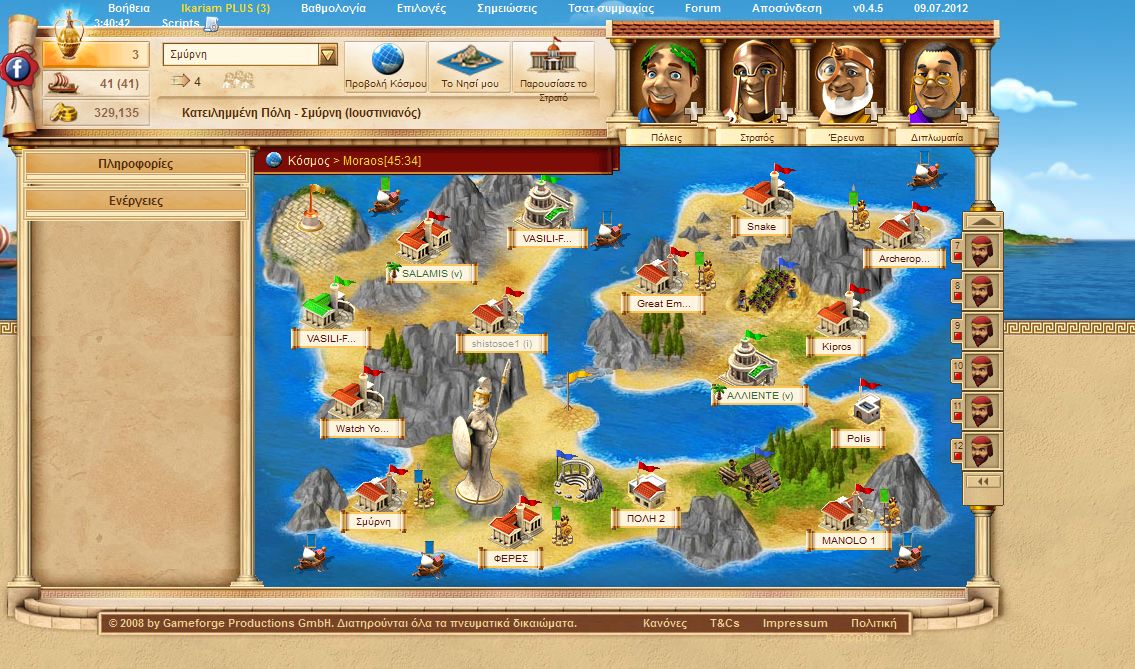This screenshot has width=1135, height=669.
Task: Click Αποσύνδεση to log out
Action: (x=787, y=8)
